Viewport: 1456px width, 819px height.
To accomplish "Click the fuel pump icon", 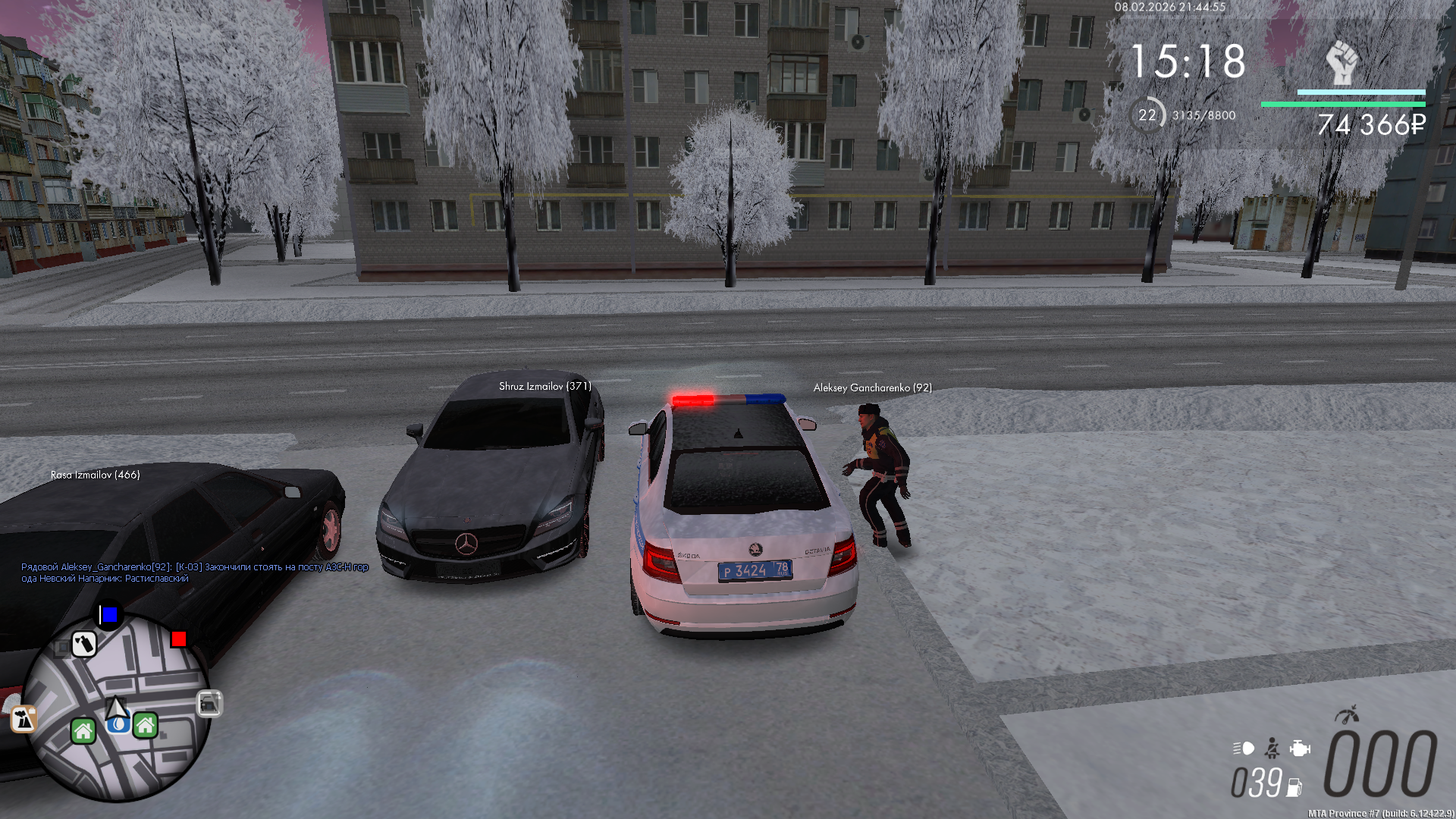I will point(1294,788).
